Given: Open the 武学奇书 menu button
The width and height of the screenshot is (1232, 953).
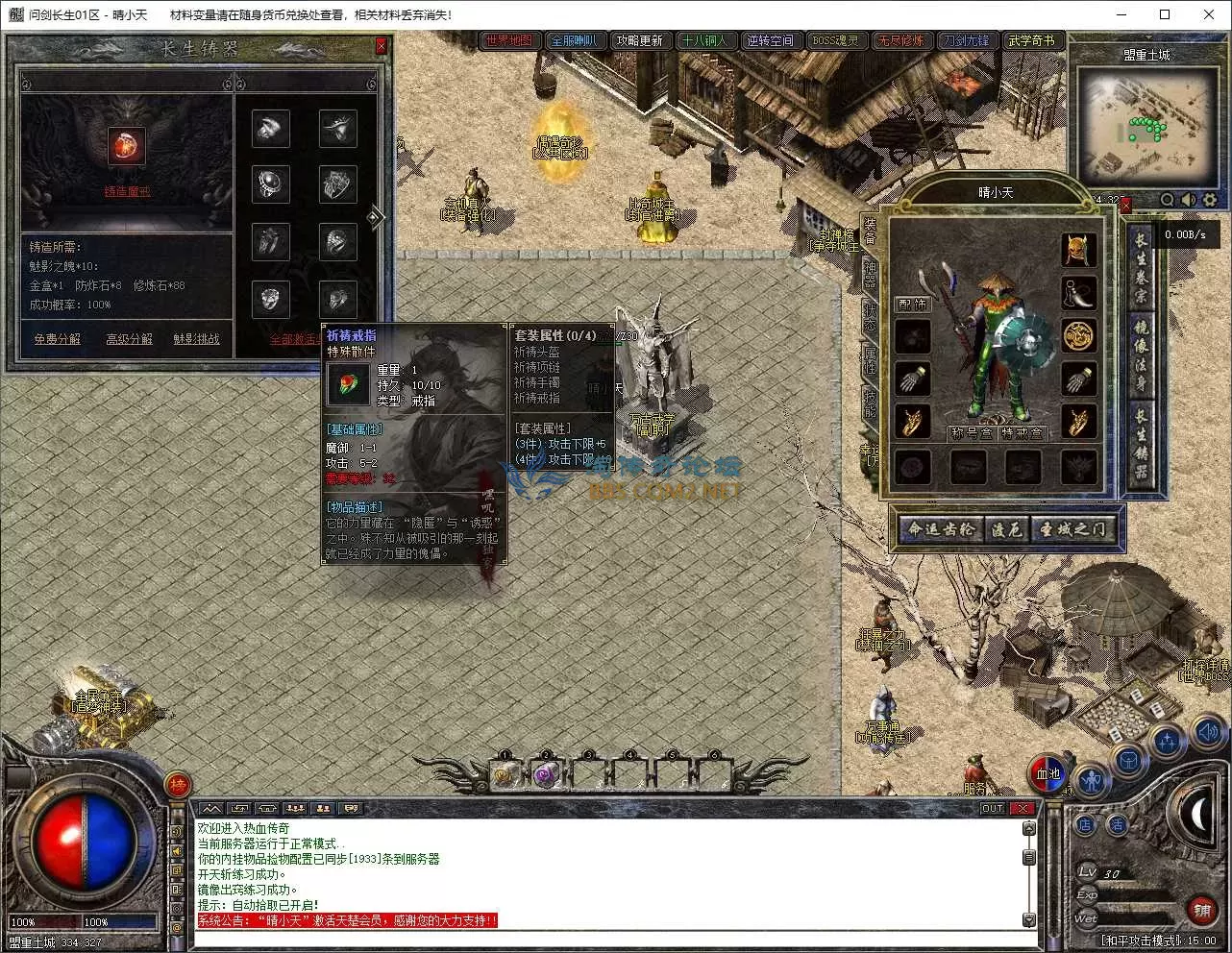Looking at the screenshot, I should [x=1031, y=40].
